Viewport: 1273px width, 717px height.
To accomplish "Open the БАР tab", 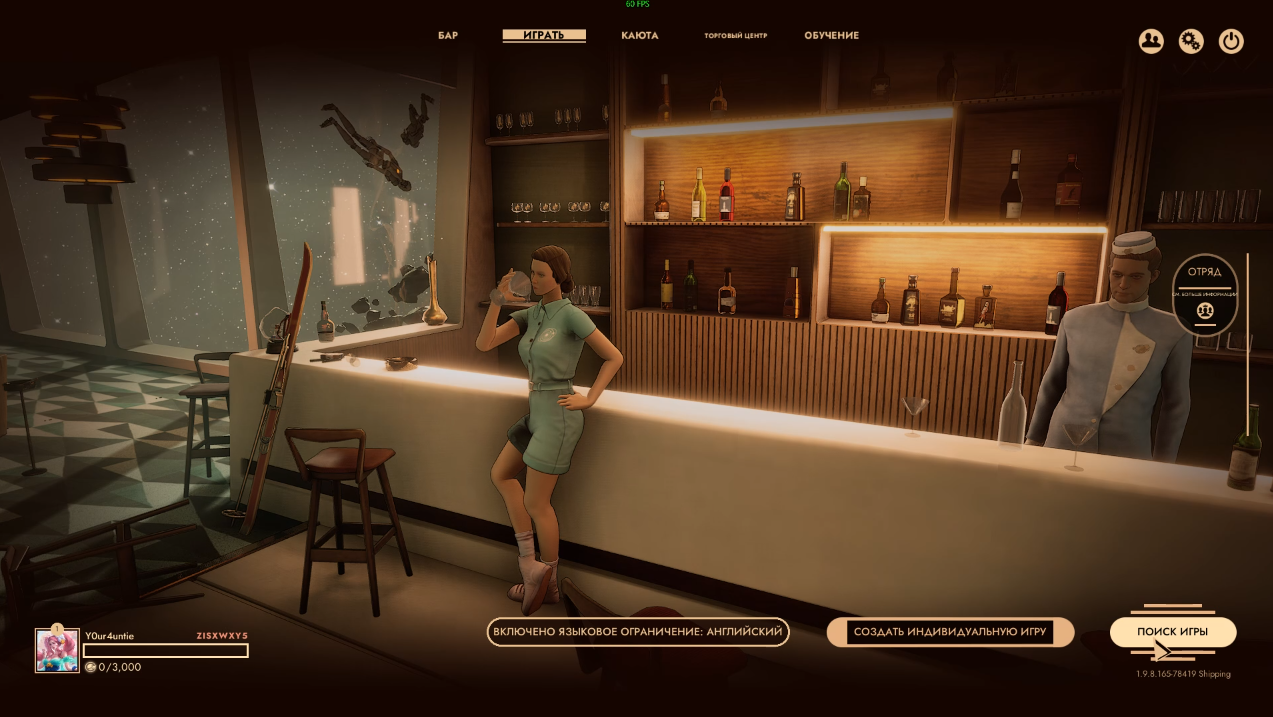I will pyautogui.click(x=448, y=36).
